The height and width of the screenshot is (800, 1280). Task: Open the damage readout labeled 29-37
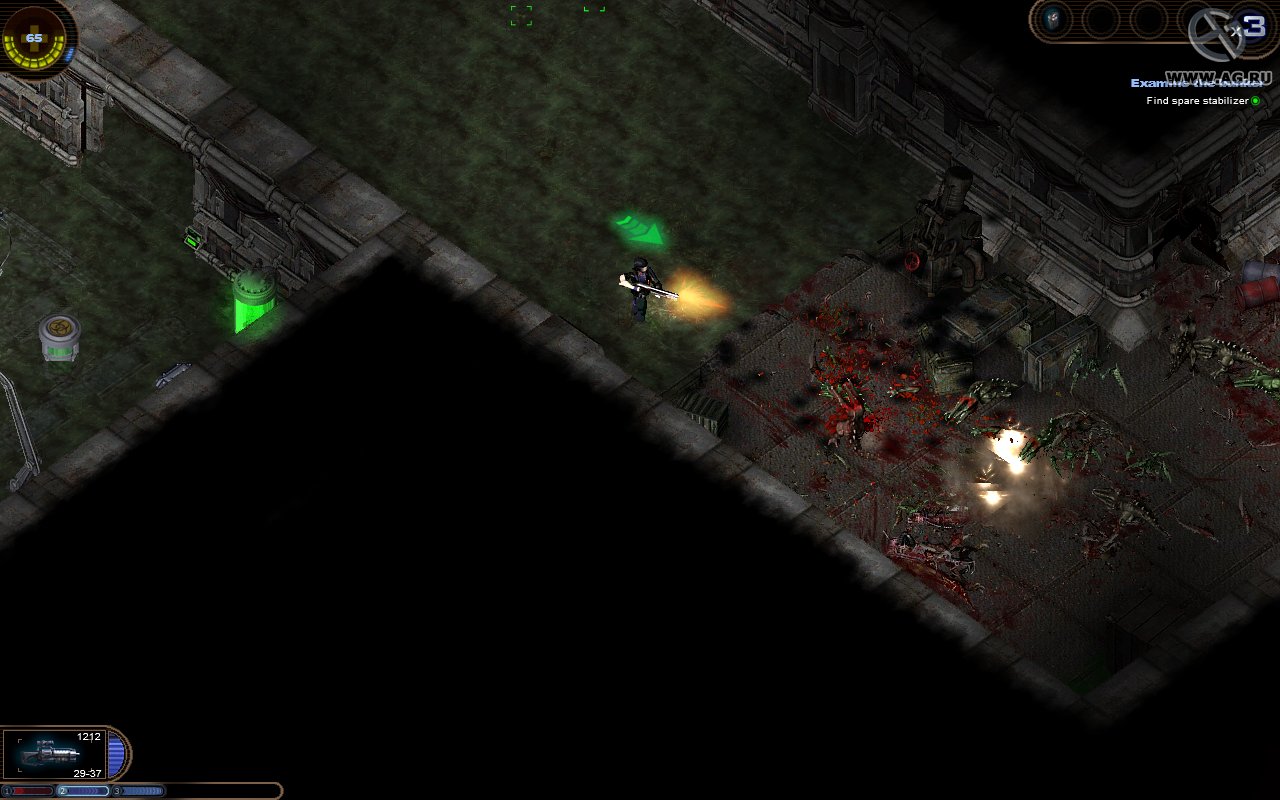[x=90, y=771]
